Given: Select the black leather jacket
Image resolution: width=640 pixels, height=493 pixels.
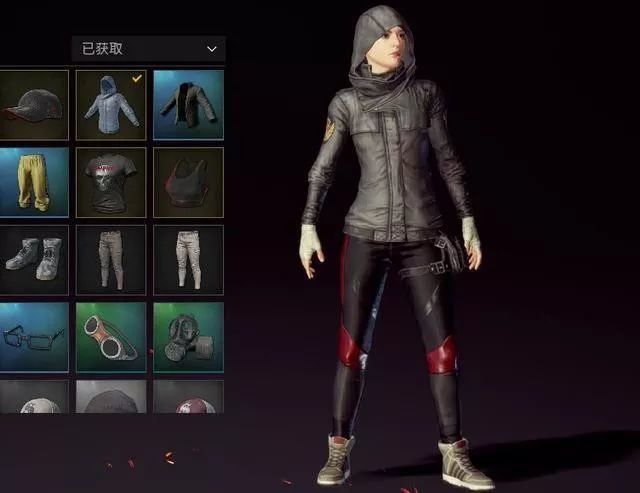Looking at the screenshot, I should tap(188, 104).
